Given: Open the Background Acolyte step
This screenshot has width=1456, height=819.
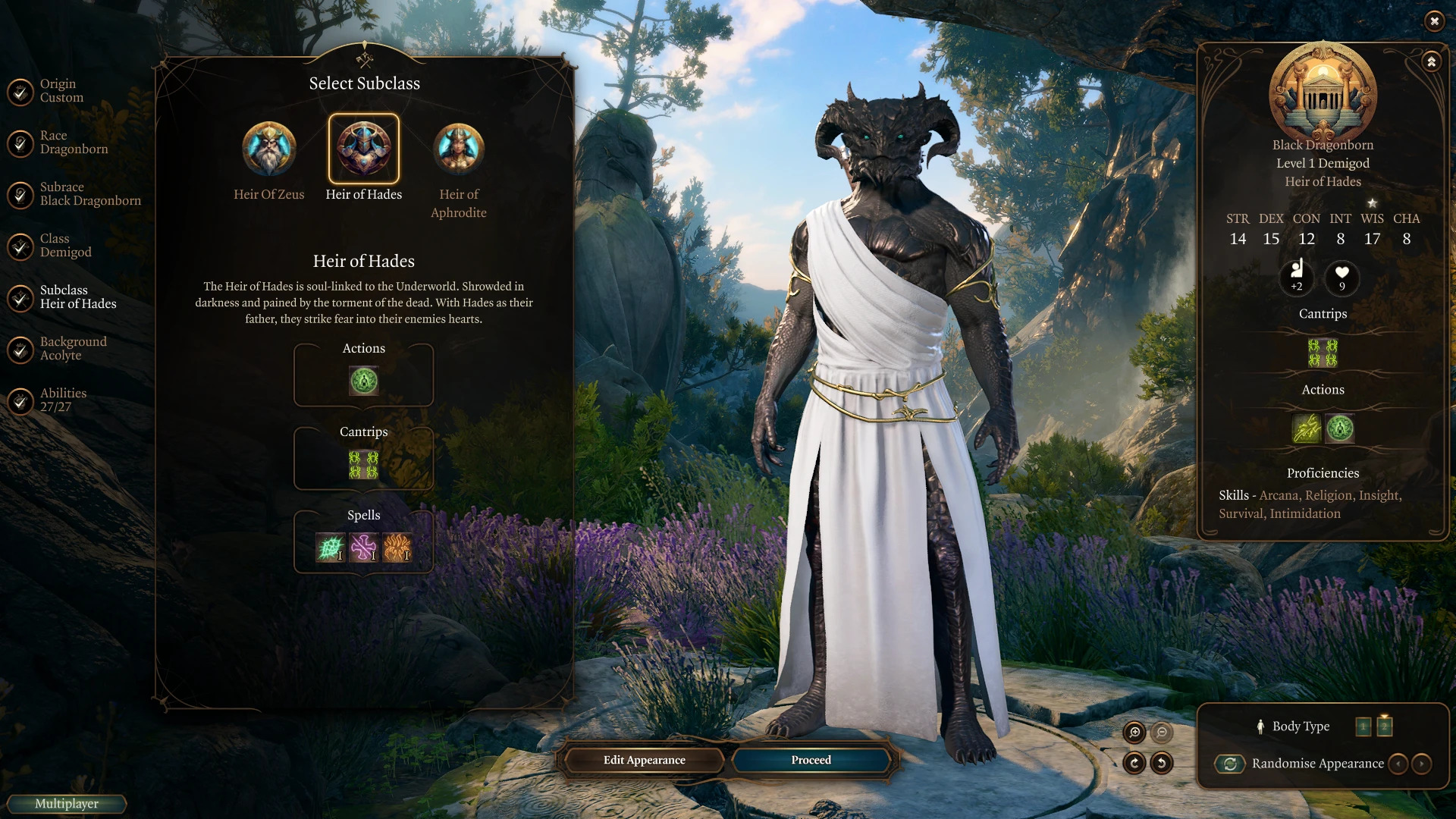Looking at the screenshot, I should pos(73,349).
